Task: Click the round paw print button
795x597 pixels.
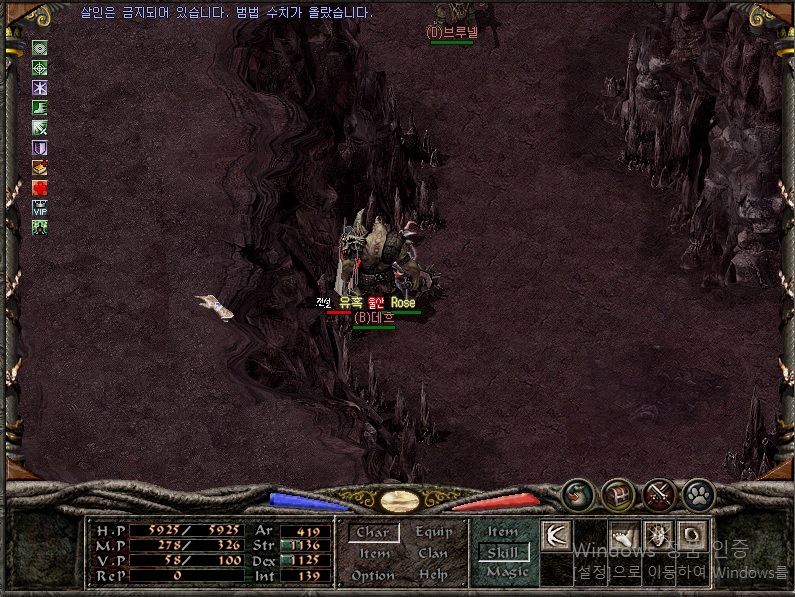Action: tap(699, 494)
